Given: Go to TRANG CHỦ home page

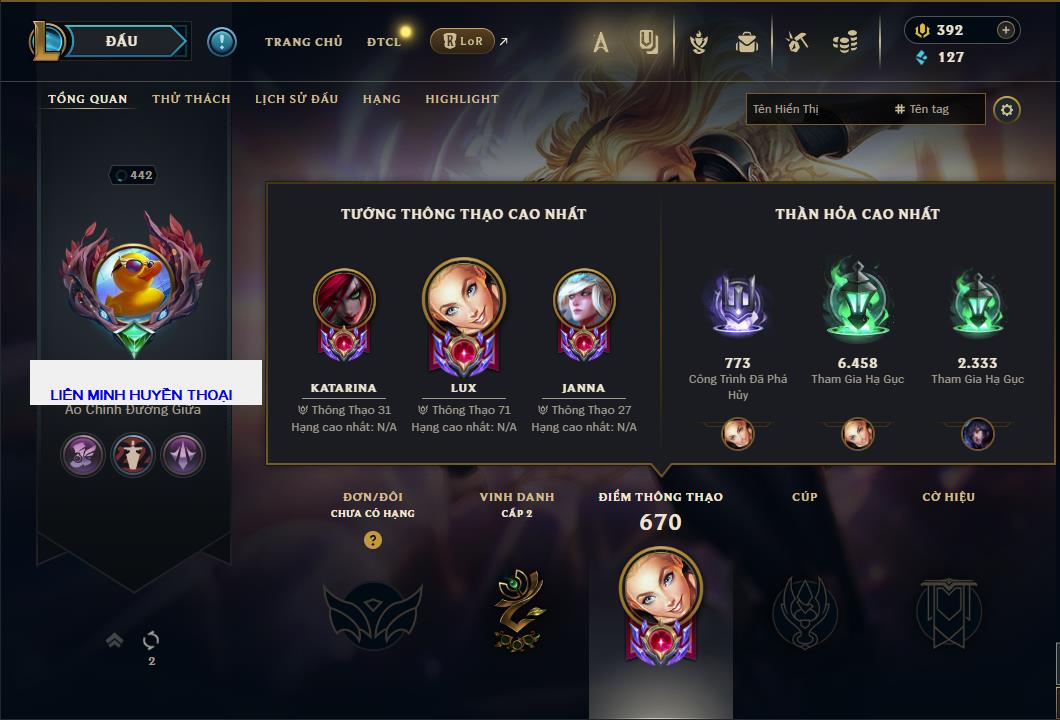Looking at the screenshot, I should (x=303, y=42).
